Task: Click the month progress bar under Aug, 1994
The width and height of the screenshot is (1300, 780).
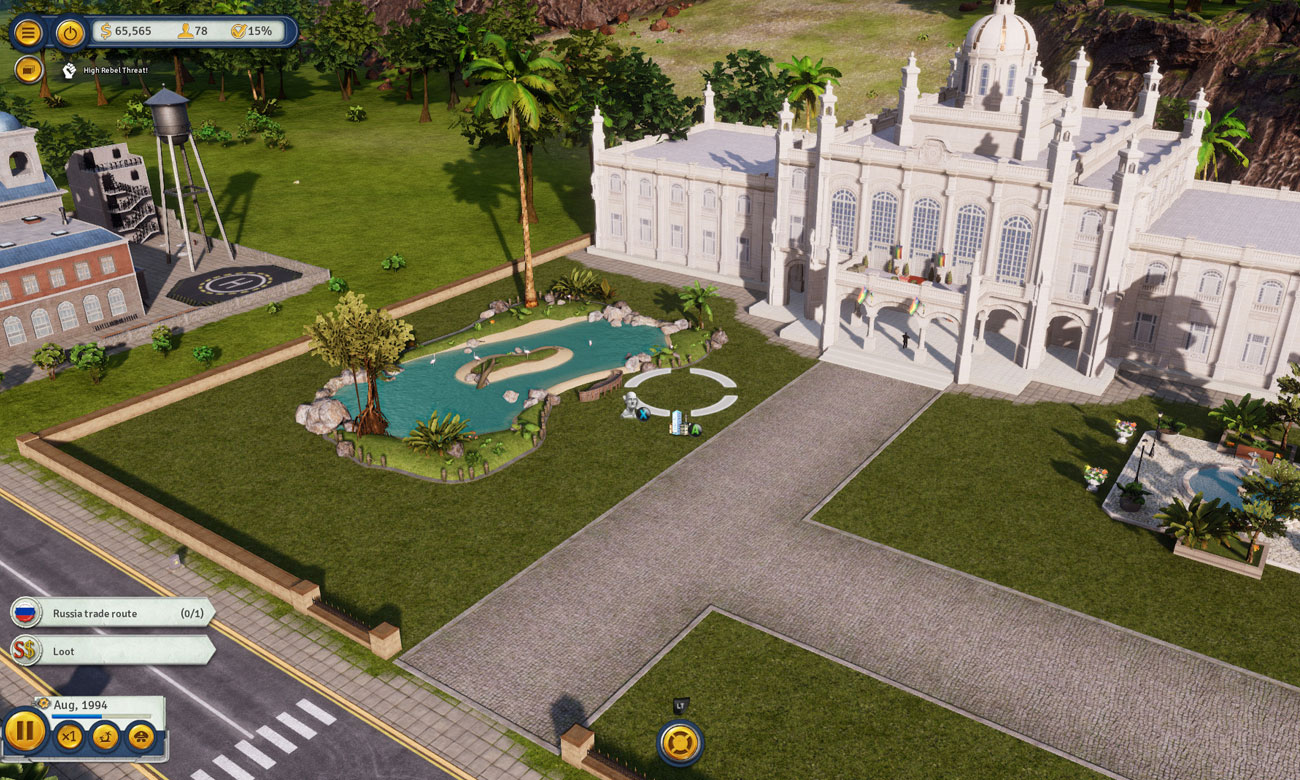Action: tap(100, 715)
